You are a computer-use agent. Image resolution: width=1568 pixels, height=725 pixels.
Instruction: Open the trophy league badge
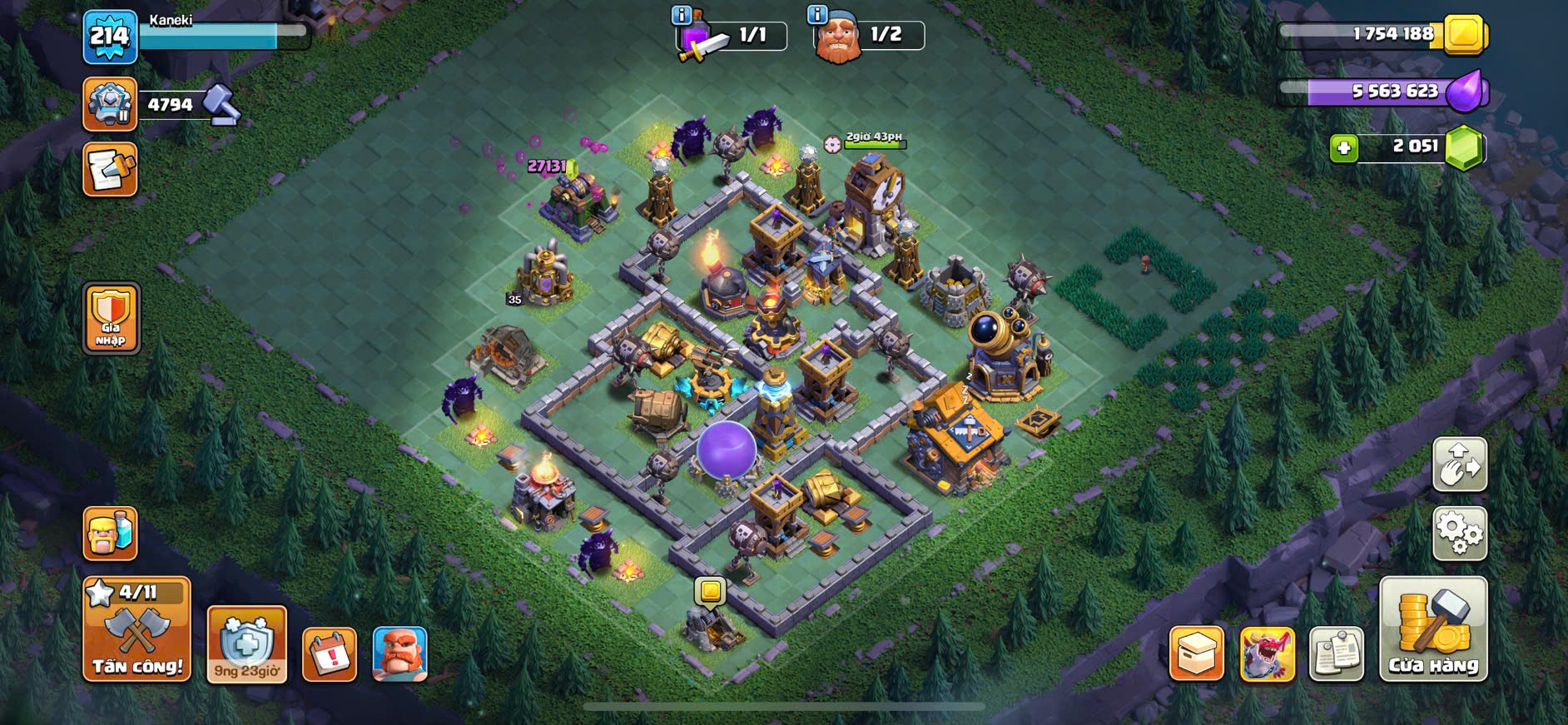coord(110,105)
